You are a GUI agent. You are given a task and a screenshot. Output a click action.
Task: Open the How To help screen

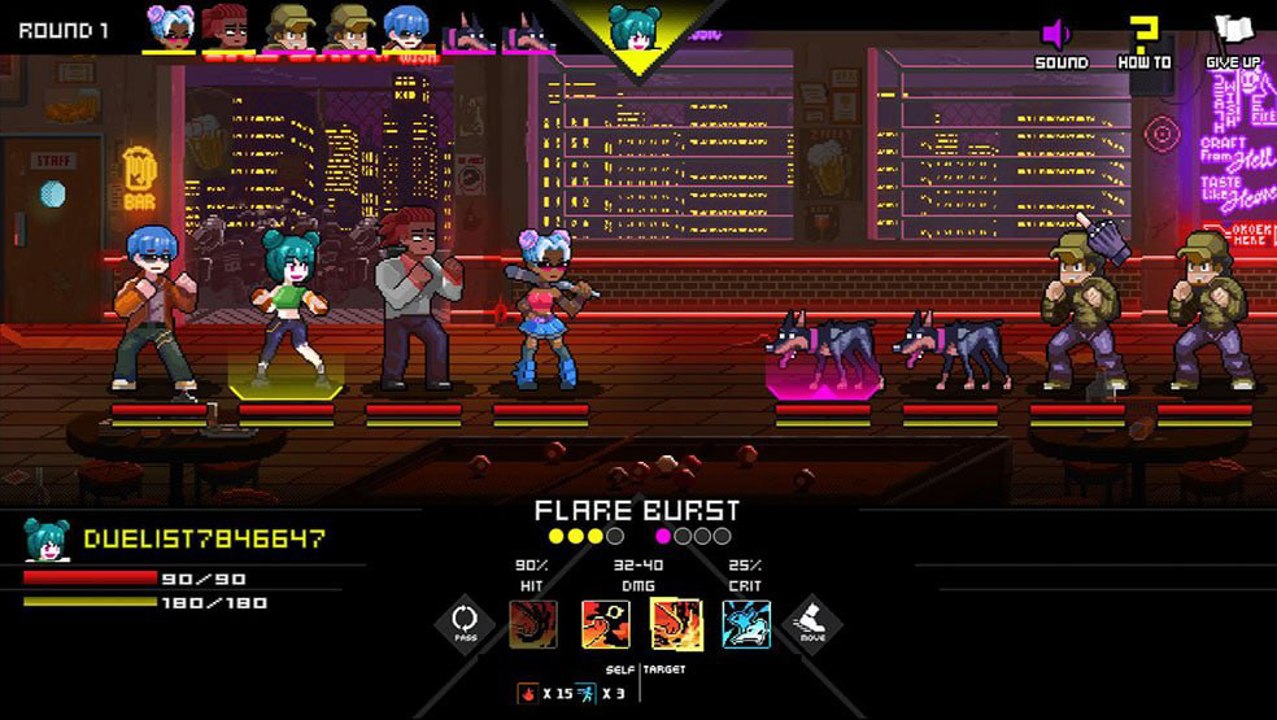pos(1144,44)
